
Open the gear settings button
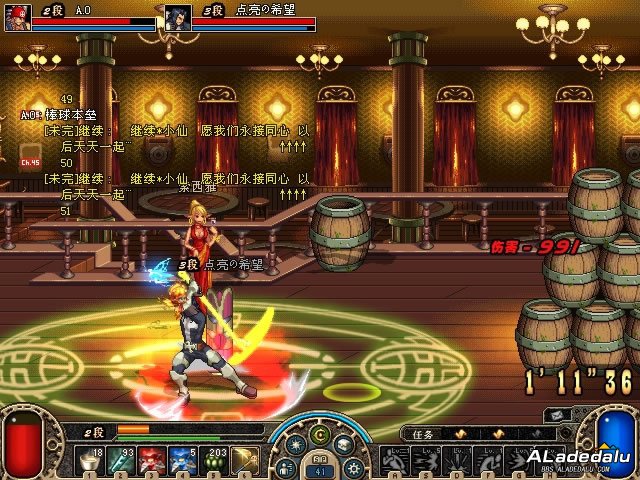point(352,467)
